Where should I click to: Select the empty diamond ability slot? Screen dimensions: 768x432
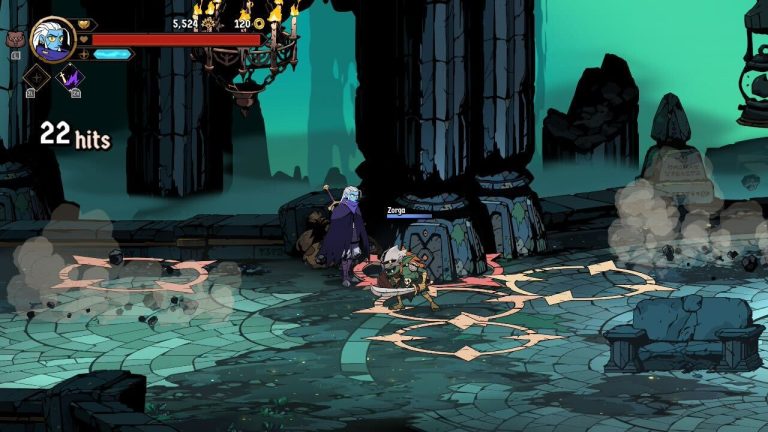coord(37,77)
